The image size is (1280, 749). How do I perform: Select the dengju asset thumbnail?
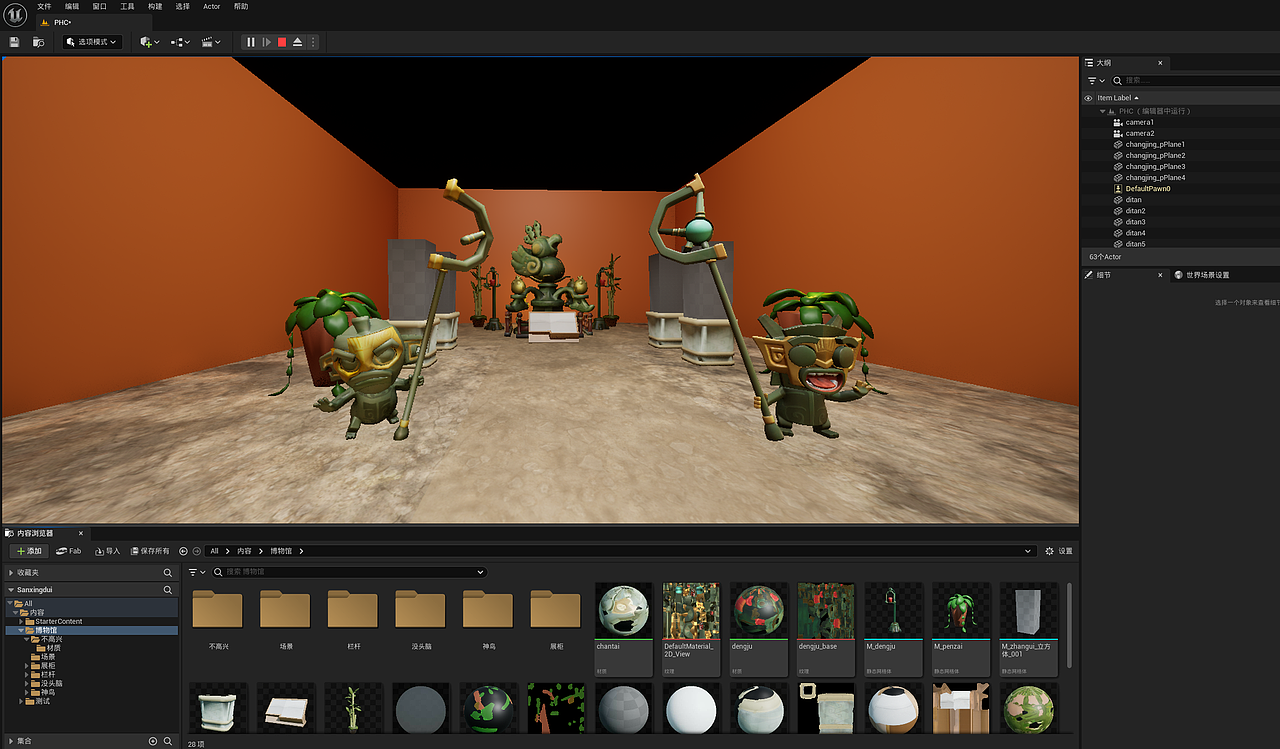(758, 610)
